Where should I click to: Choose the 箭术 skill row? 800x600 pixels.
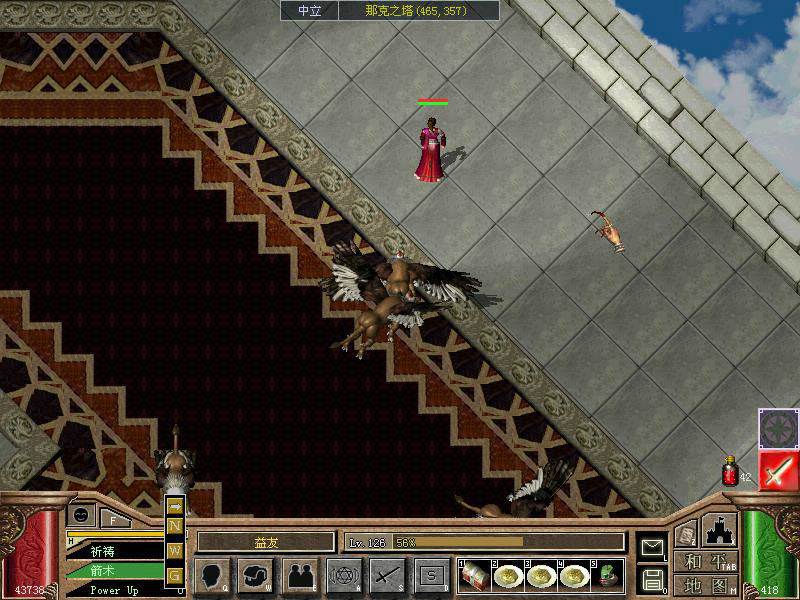pyautogui.click(x=110, y=571)
